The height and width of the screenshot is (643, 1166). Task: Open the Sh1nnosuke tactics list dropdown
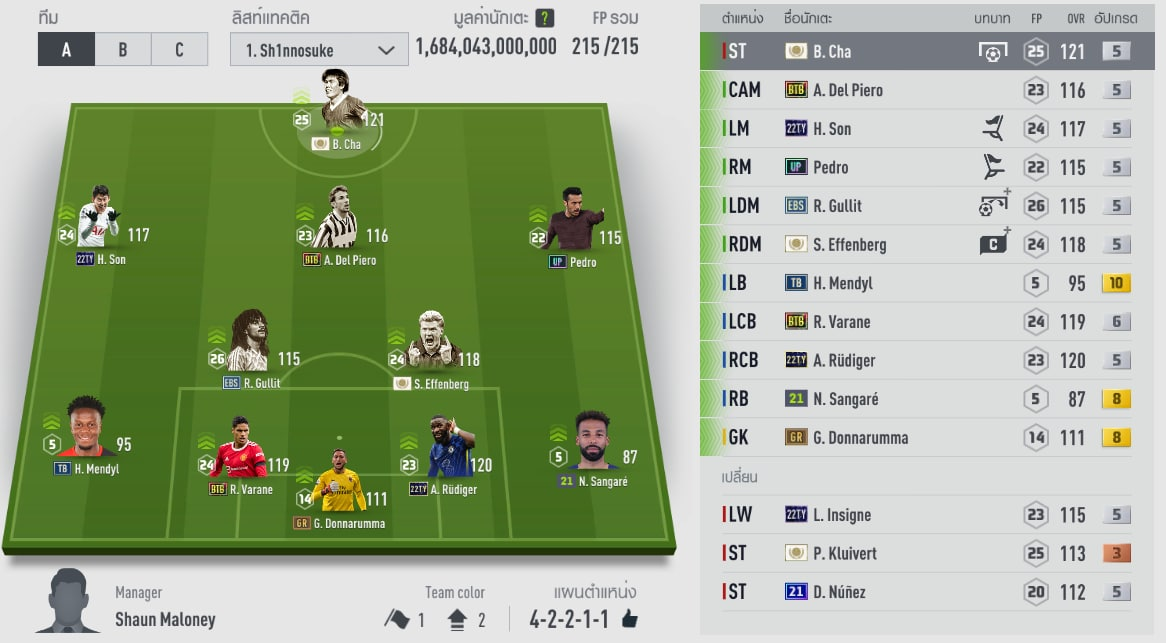[x=319, y=50]
